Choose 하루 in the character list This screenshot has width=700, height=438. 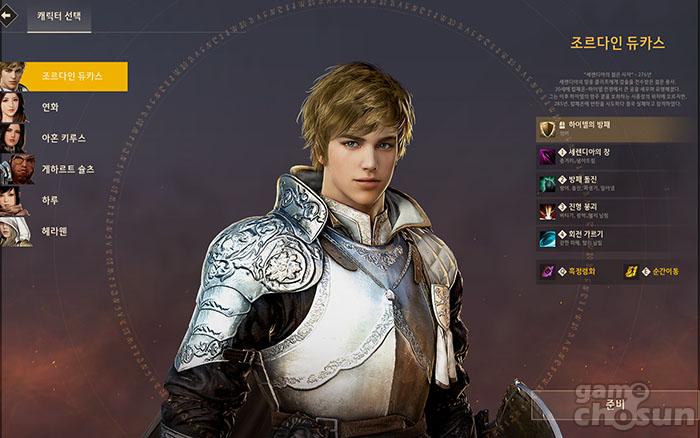[x=48, y=200]
